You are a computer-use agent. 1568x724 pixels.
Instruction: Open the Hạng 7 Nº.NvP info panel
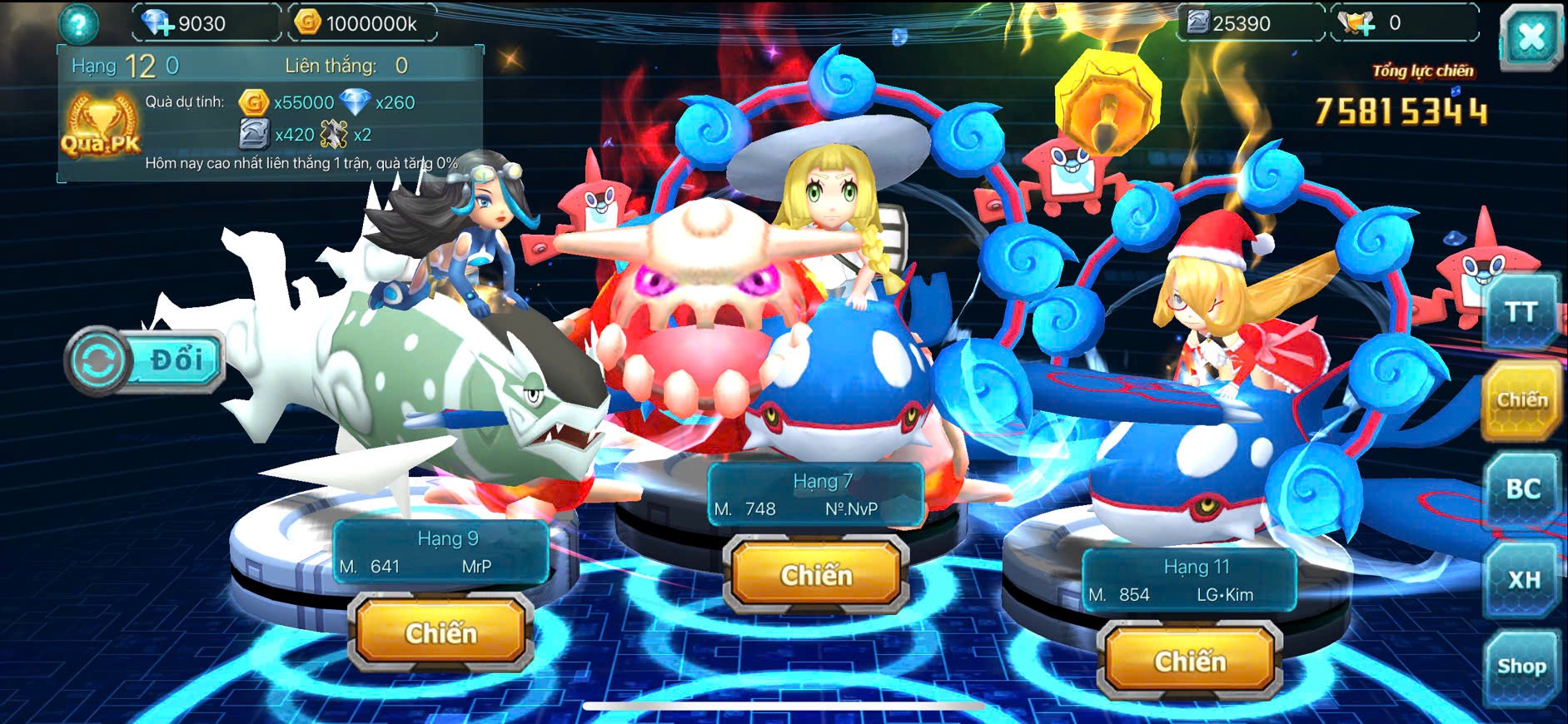coord(816,495)
